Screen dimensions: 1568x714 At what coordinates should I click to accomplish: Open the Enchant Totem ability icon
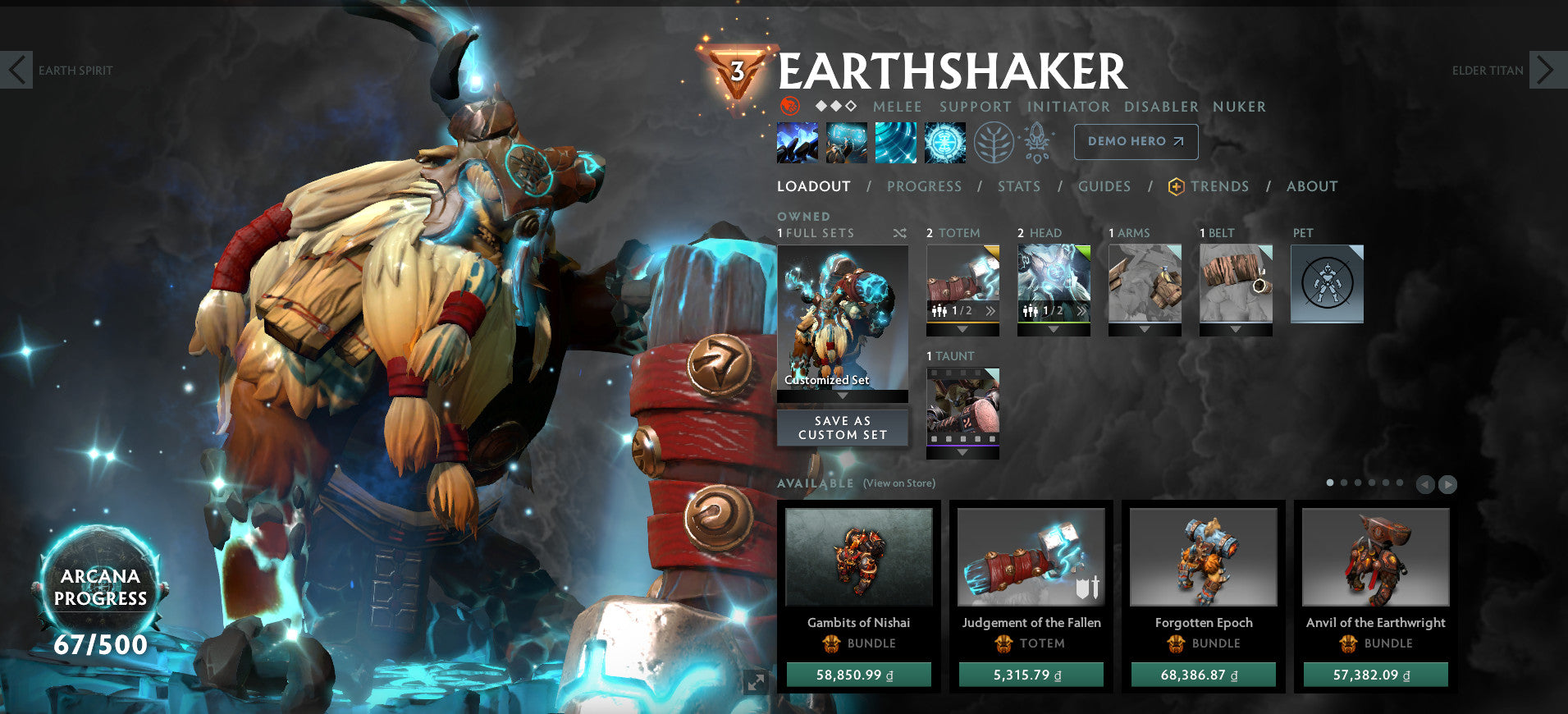[847, 141]
